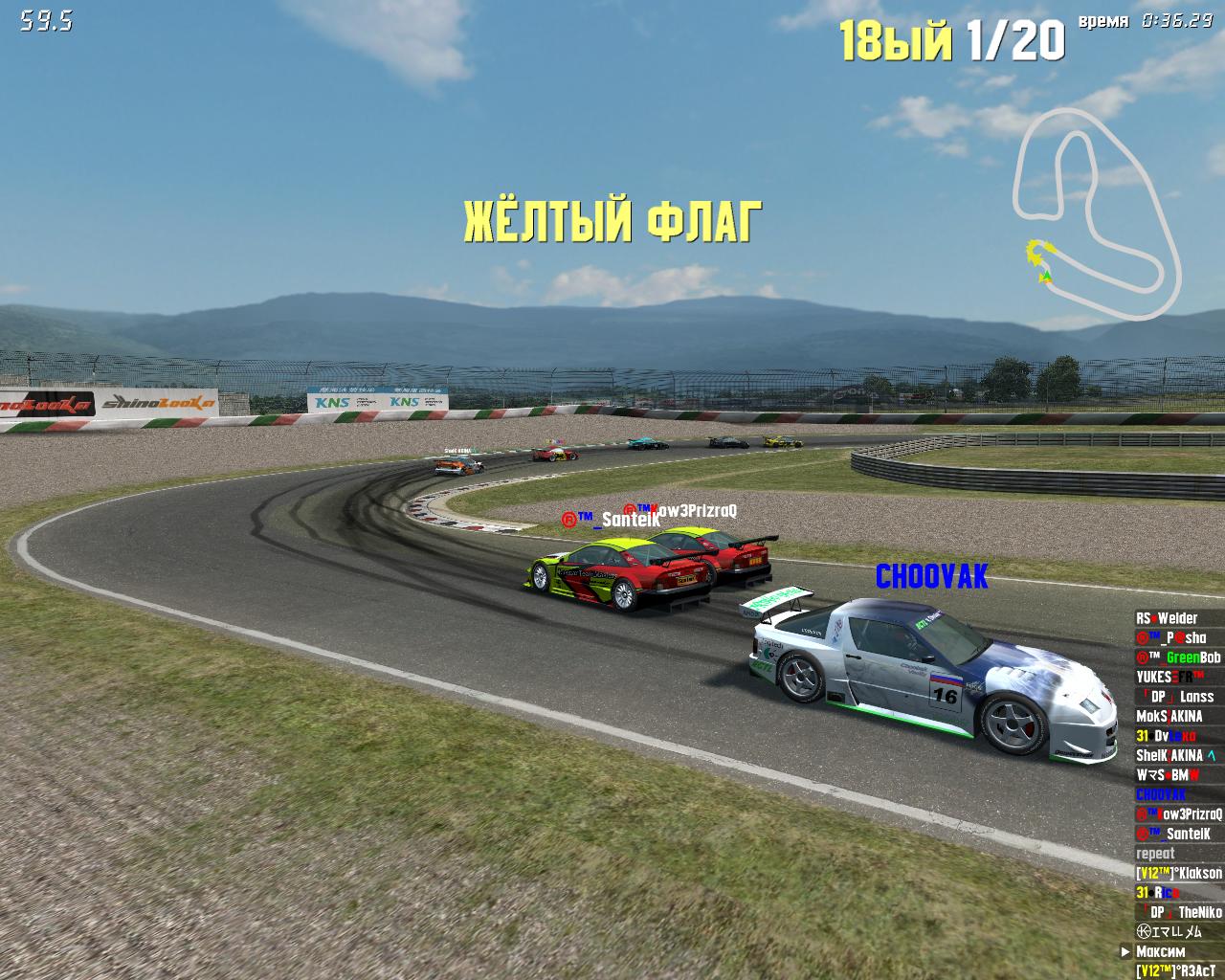Click the driver named repeat
Image resolution: width=1225 pixels, height=980 pixels.
click(x=1155, y=854)
